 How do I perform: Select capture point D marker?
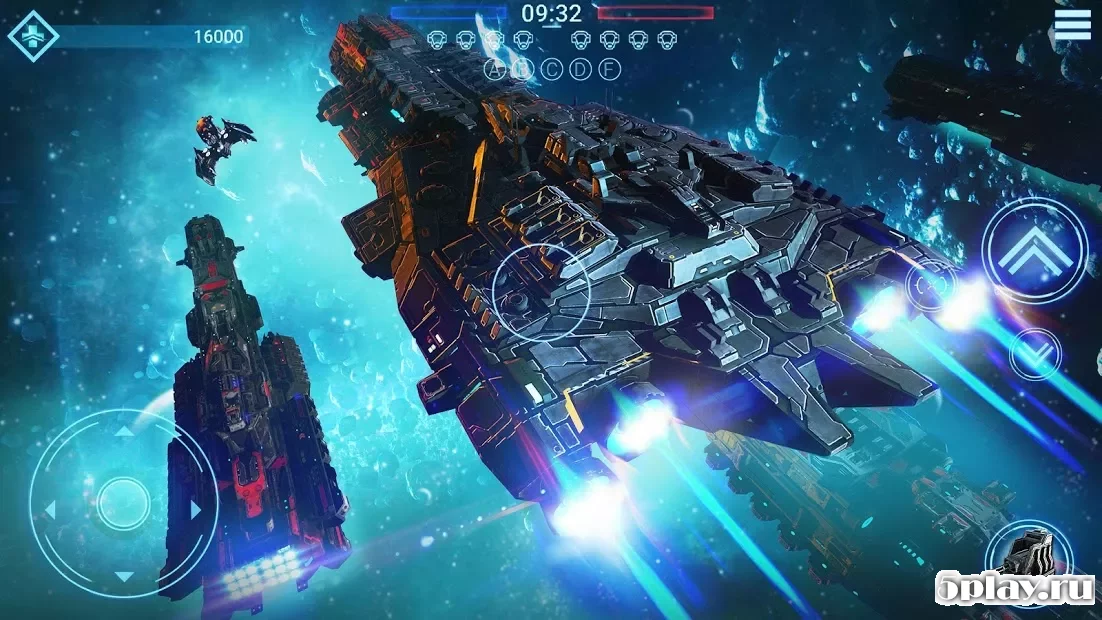pos(580,69)
